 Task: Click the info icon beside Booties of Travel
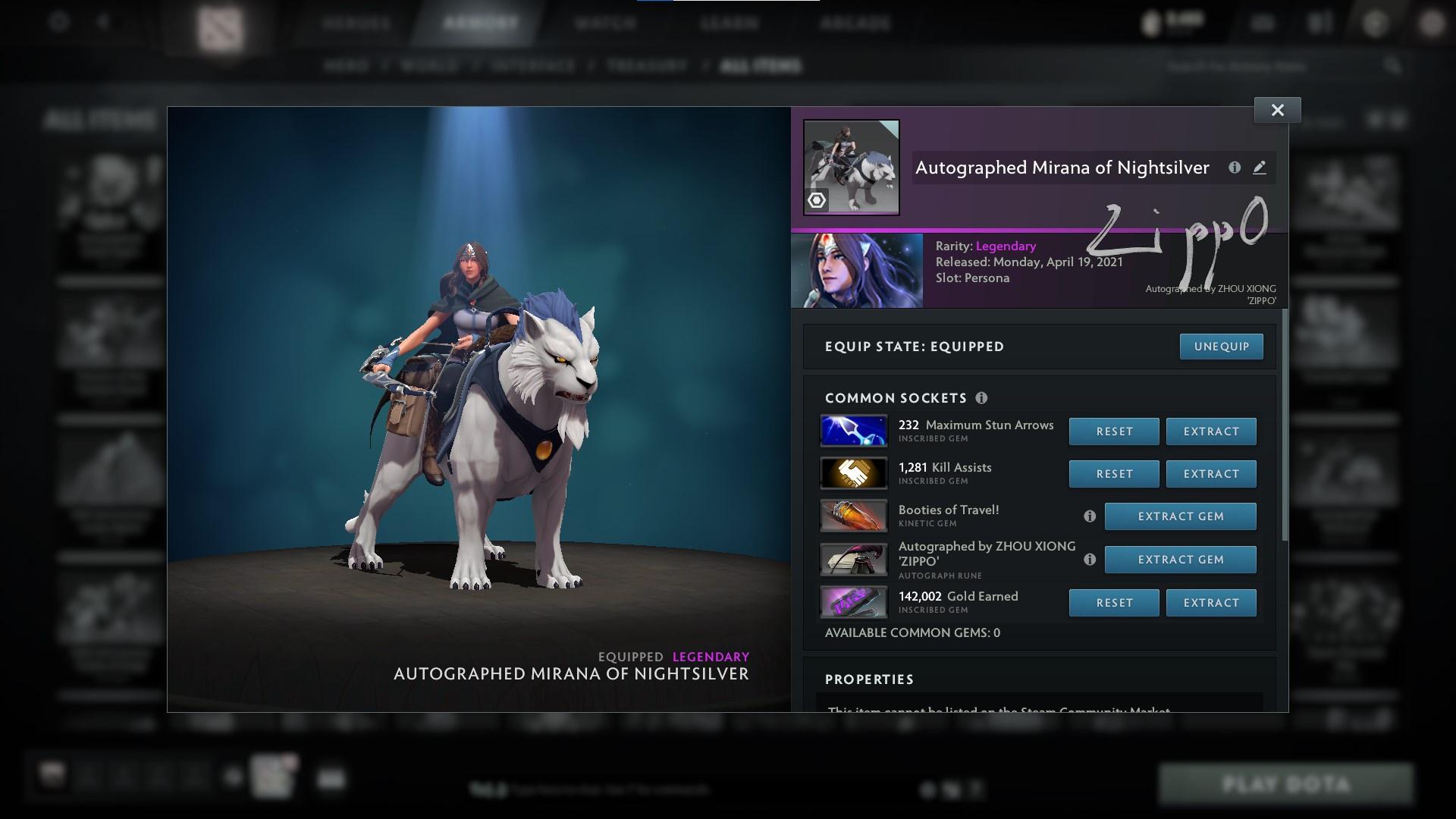point(1090,516)
